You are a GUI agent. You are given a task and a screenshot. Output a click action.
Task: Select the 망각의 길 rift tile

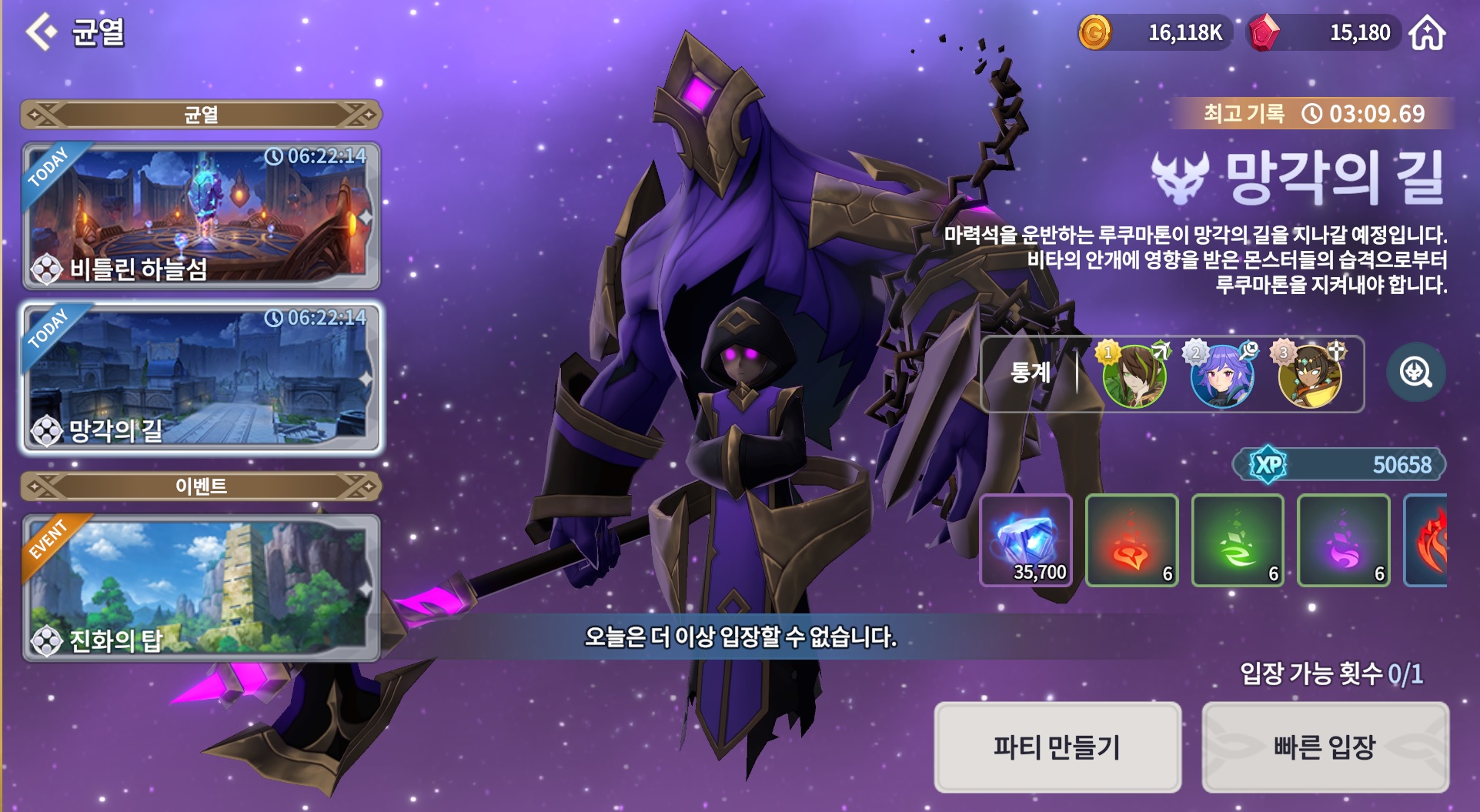coord(201,377)
